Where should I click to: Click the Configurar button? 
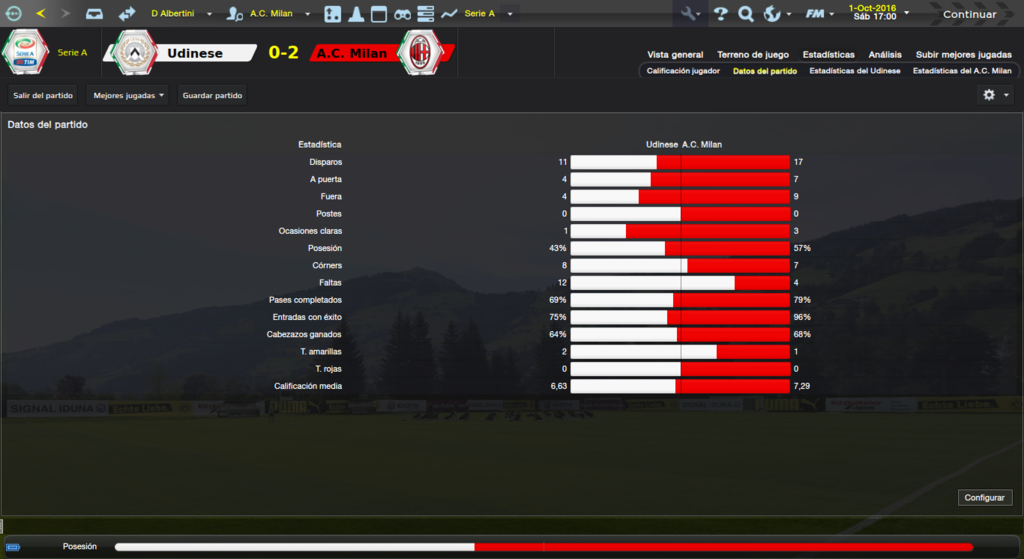[x=986, y=498]
